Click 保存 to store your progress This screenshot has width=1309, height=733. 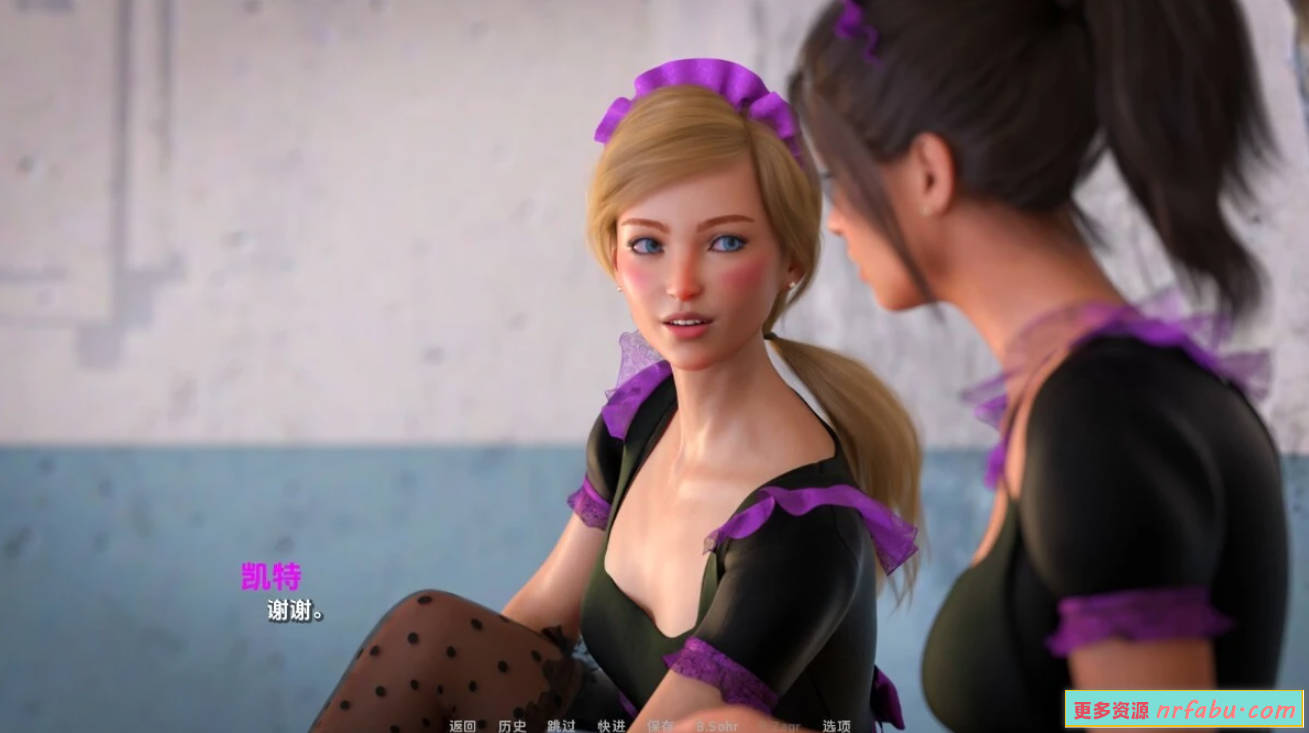tap(660, 726)
